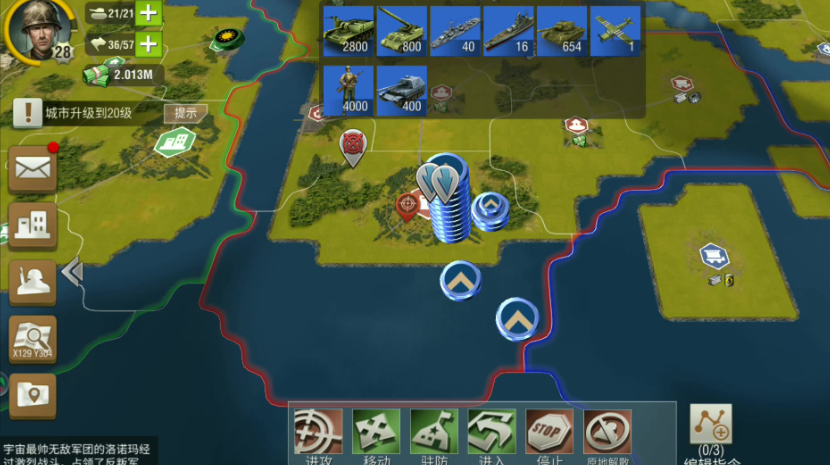The width and height of the screenshot is (830, 465).
Task: Open the map location marker button
Action: click(32, 396)
